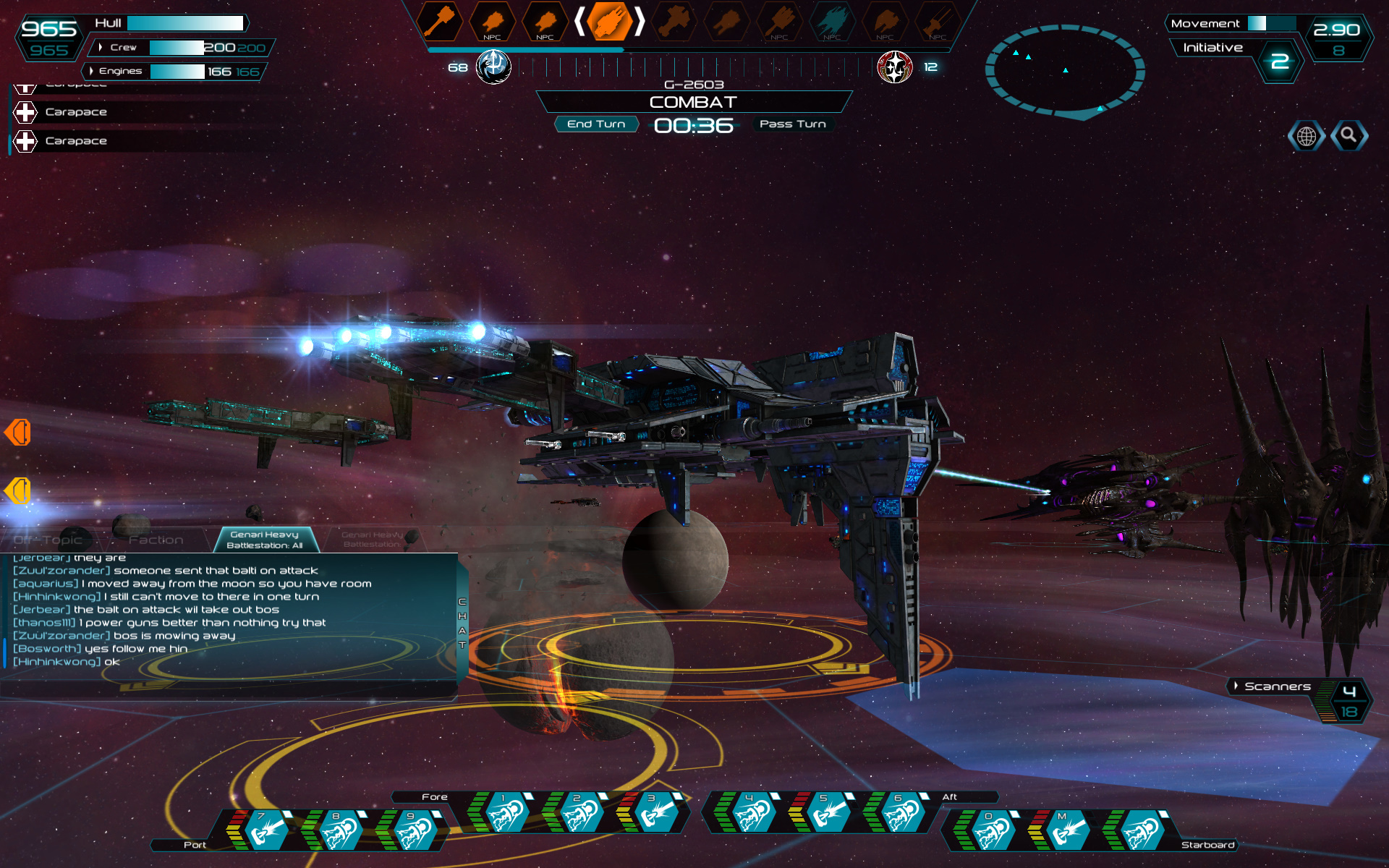
Task: Select the Genari Heavy Battlestation: All tab
Action: (x=265, y=540)
